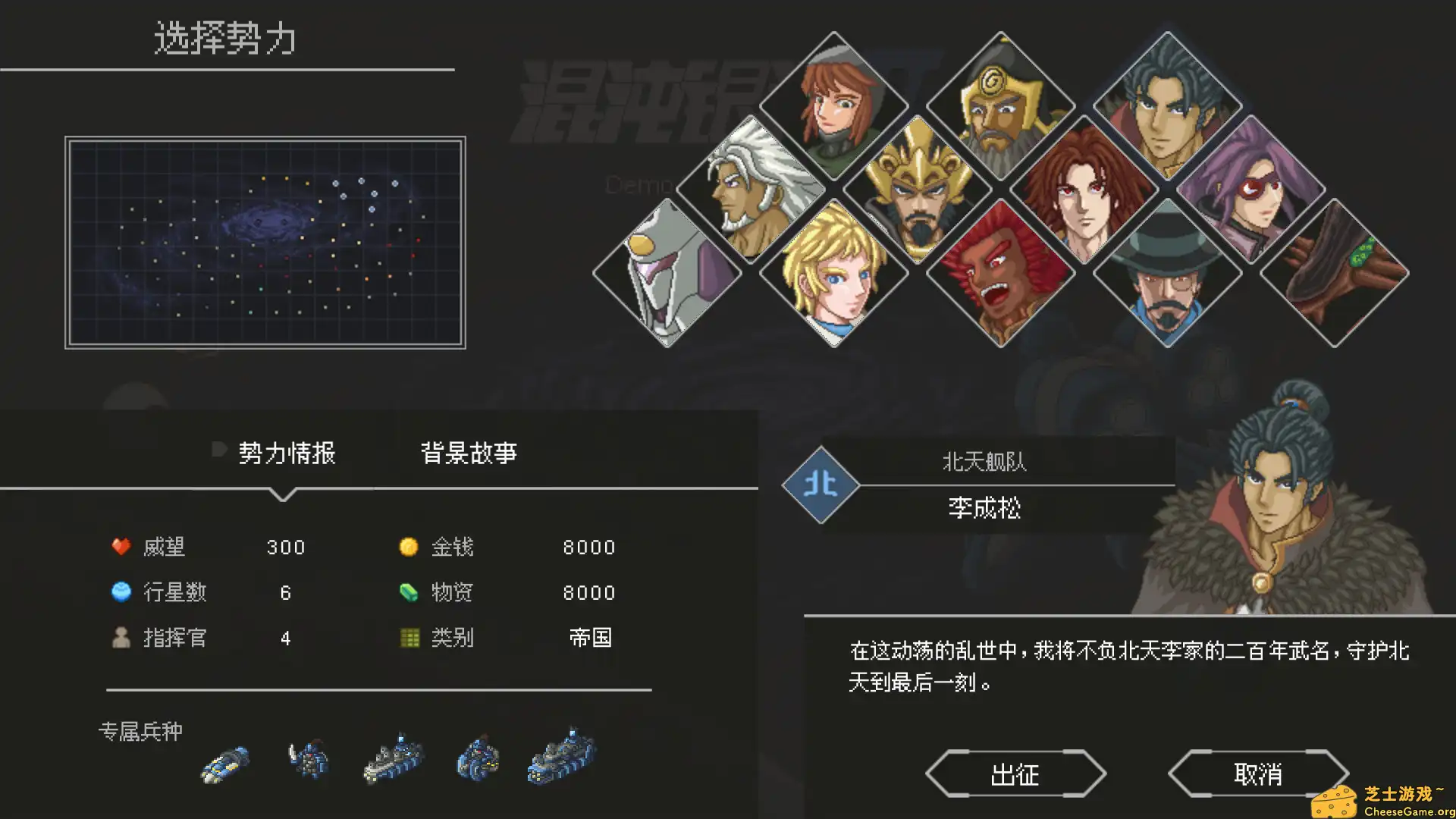Screen dimensions: 1456x819
Task: Click the 指挥官 commander figure icon
Action: [121, 639]
